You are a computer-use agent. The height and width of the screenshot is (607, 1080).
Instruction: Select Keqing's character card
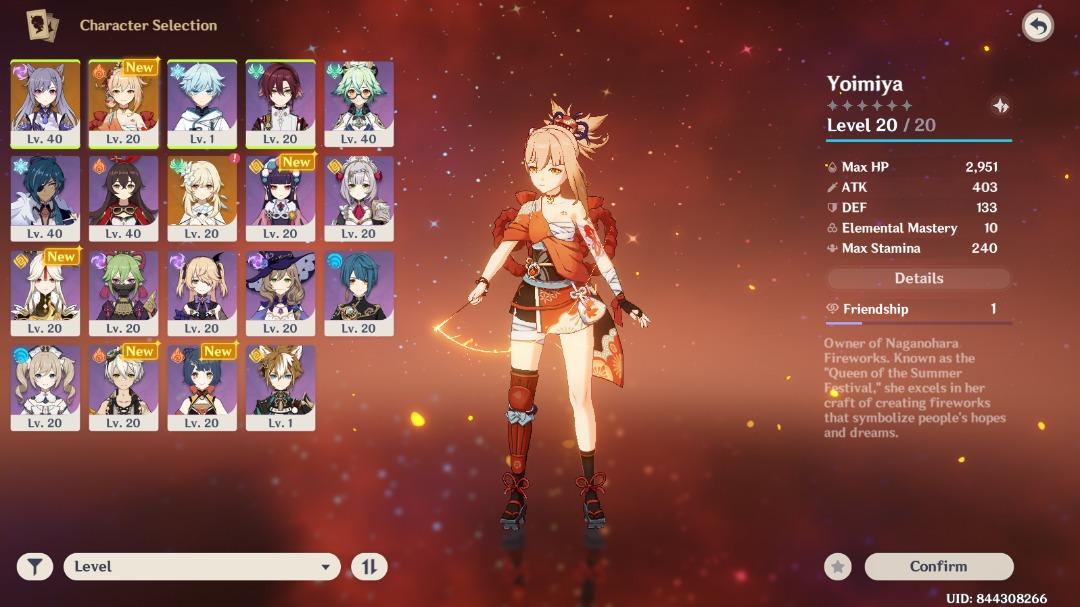(x=45, y=103)
